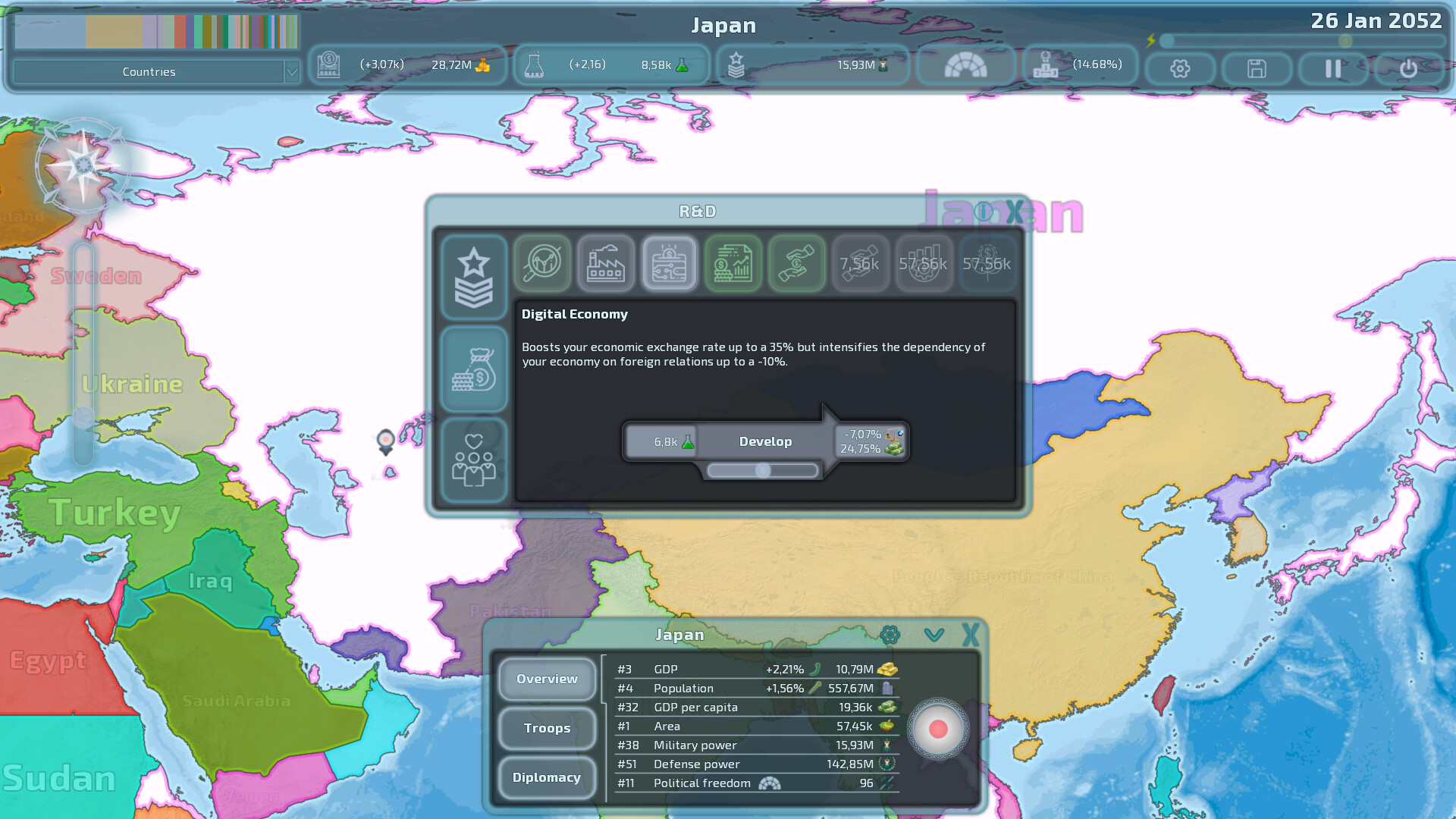Screen dimensions: 1456x819
Task: Switch to the Diplomacy tab
Action: coord(546,778)
